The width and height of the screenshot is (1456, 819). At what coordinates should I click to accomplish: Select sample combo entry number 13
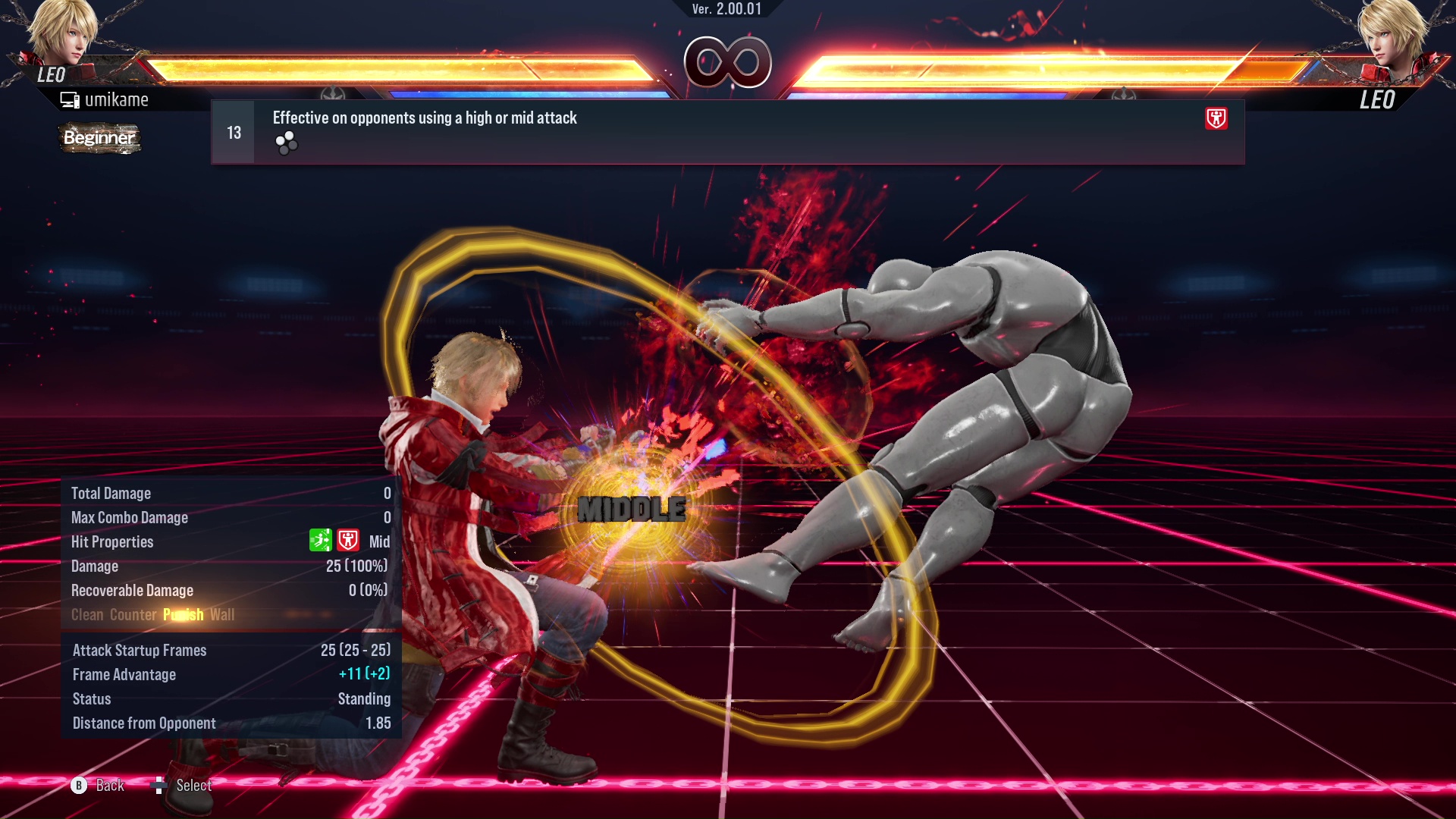(233, 131)
